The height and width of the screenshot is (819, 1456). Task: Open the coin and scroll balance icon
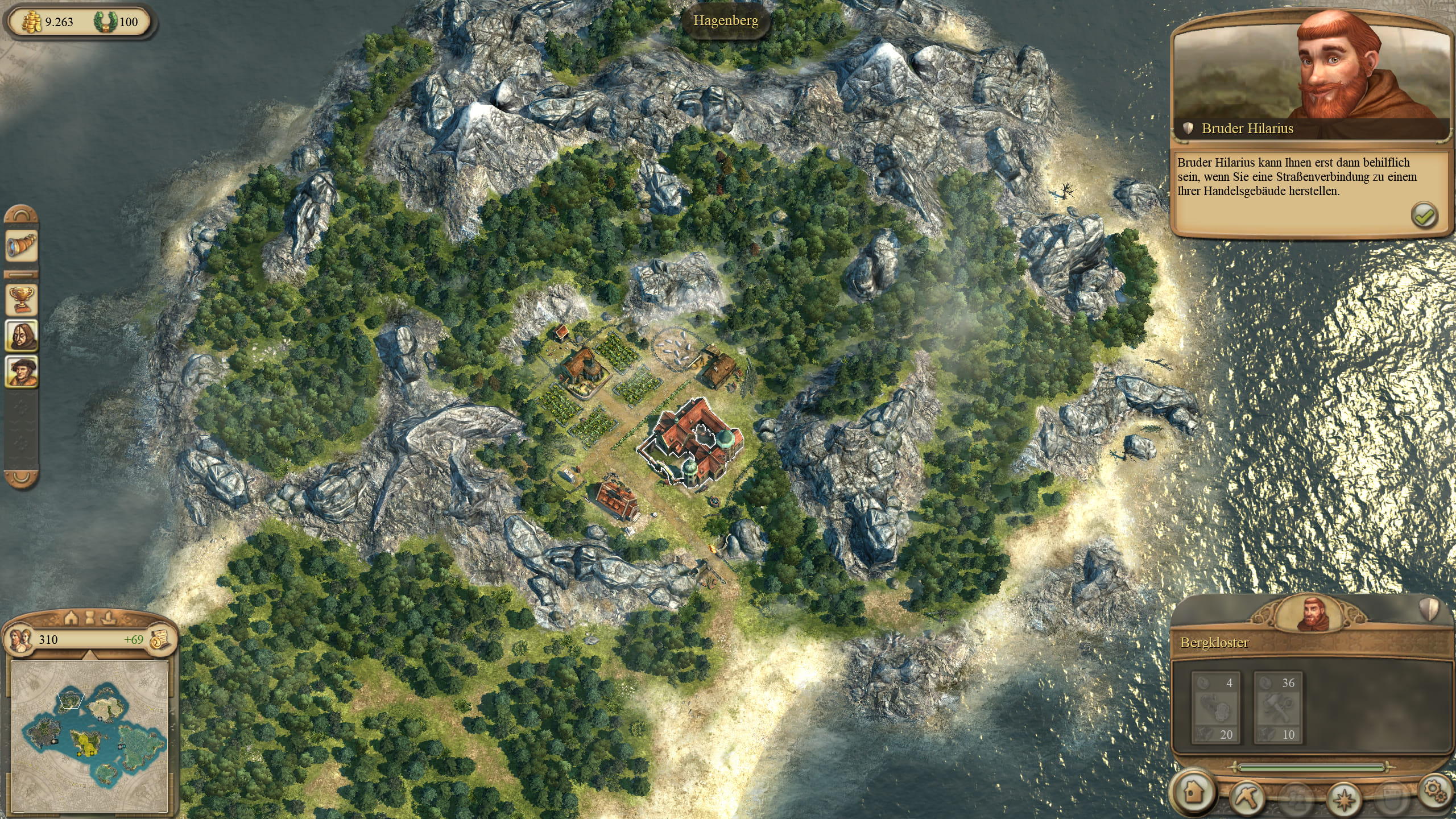[160, 639]
